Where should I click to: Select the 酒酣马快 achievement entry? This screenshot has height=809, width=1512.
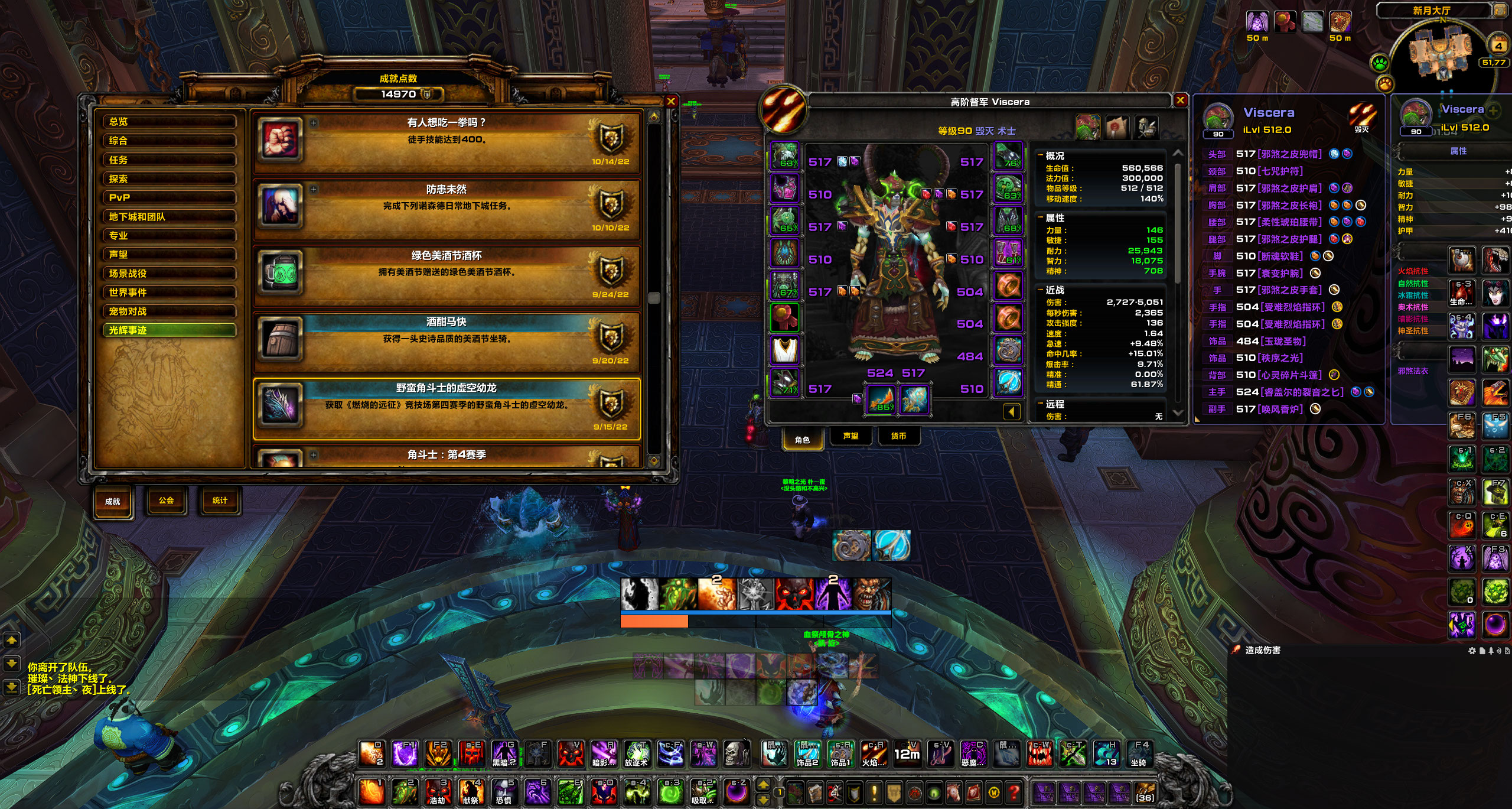pos(447,341)
